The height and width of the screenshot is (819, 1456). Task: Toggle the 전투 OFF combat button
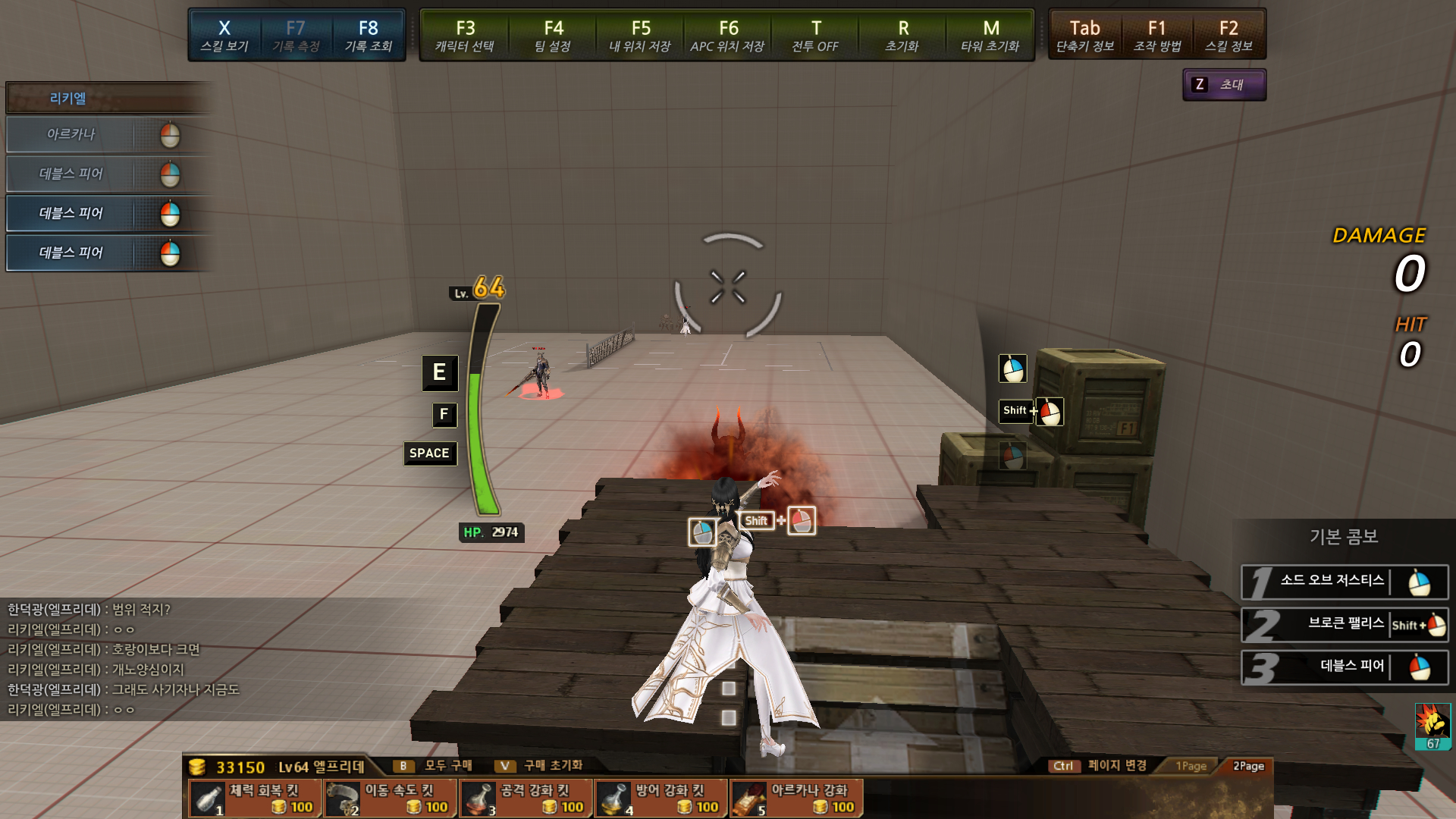click(815, 36)
